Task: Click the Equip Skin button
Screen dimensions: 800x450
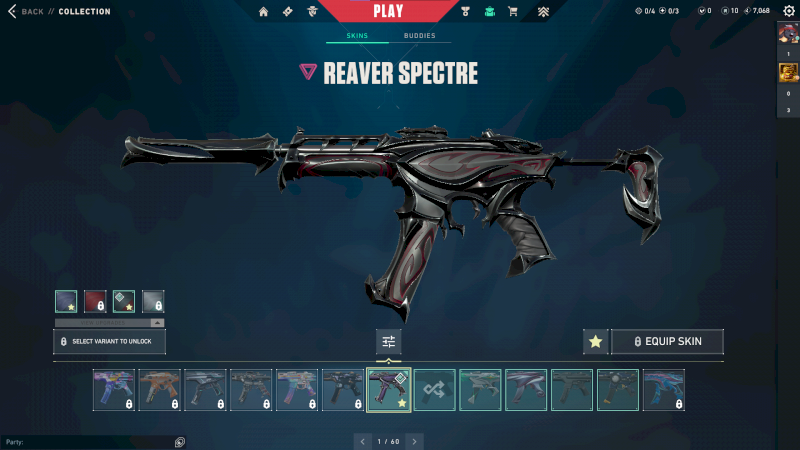Action: pos(667,342)
